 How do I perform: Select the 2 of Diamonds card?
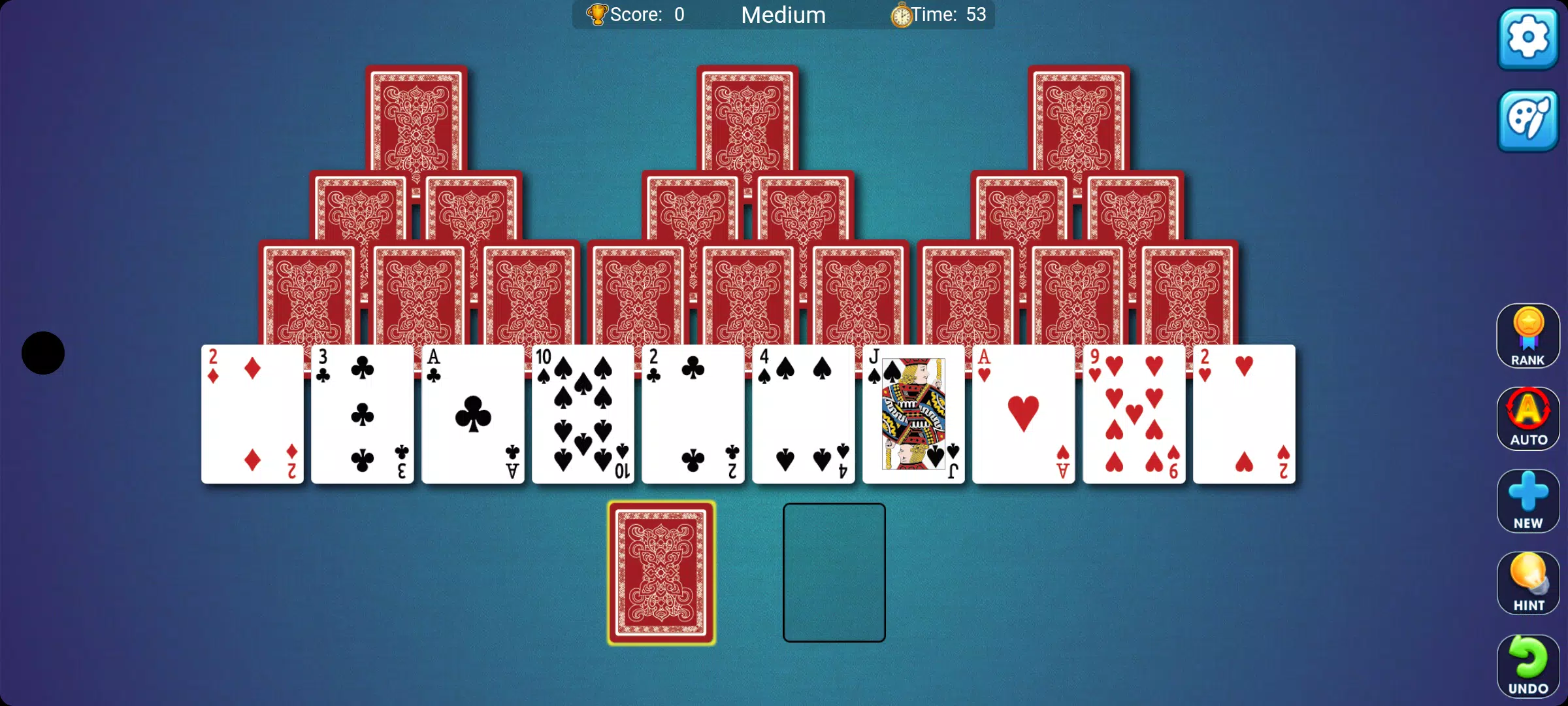(252, 413)
